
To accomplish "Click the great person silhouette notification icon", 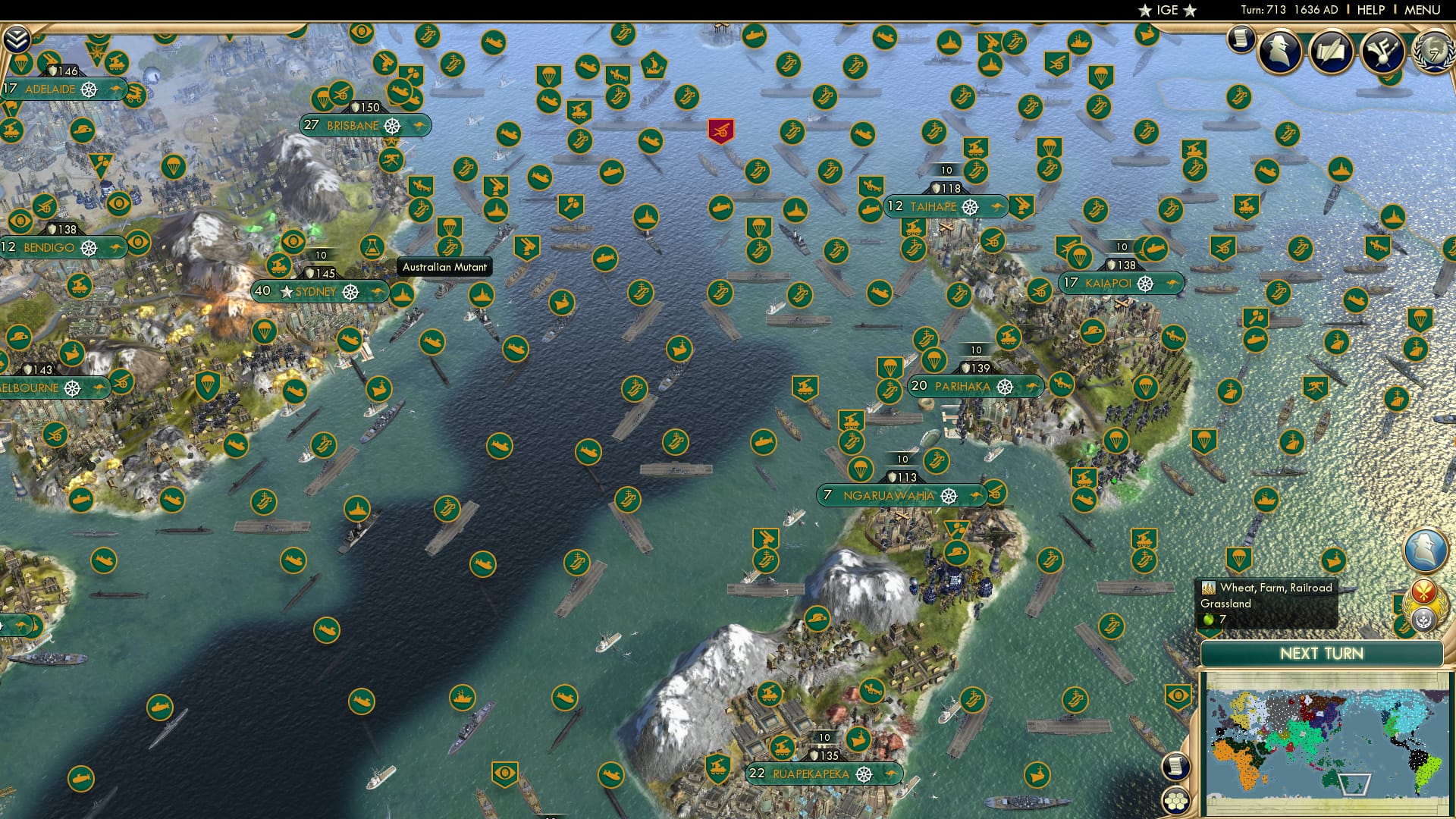I will pos(1278,52).
